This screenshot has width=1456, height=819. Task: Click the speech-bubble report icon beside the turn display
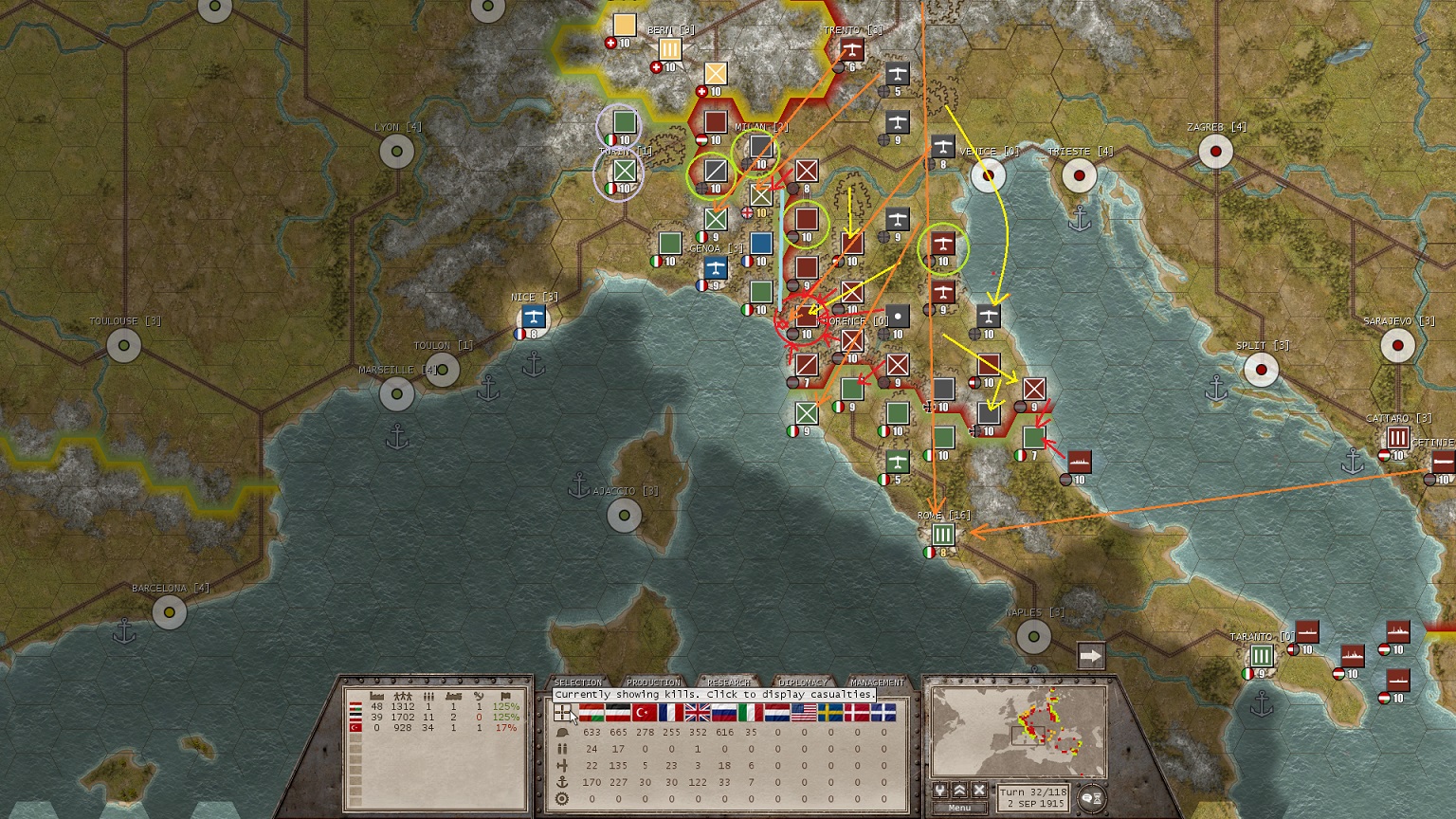(x=1086, y=797)
